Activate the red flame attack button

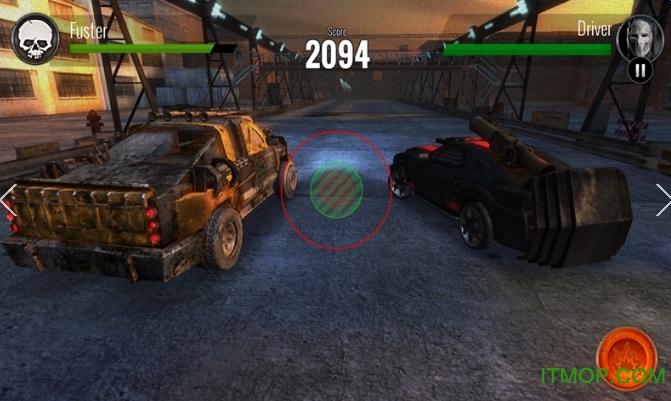[x=626, y=357]
